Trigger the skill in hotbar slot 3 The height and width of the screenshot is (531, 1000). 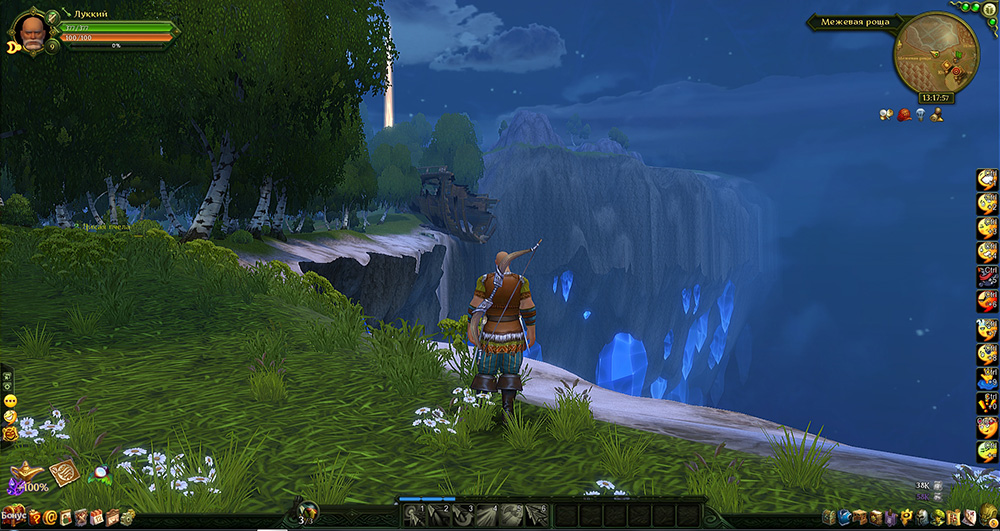pos(462,515)
